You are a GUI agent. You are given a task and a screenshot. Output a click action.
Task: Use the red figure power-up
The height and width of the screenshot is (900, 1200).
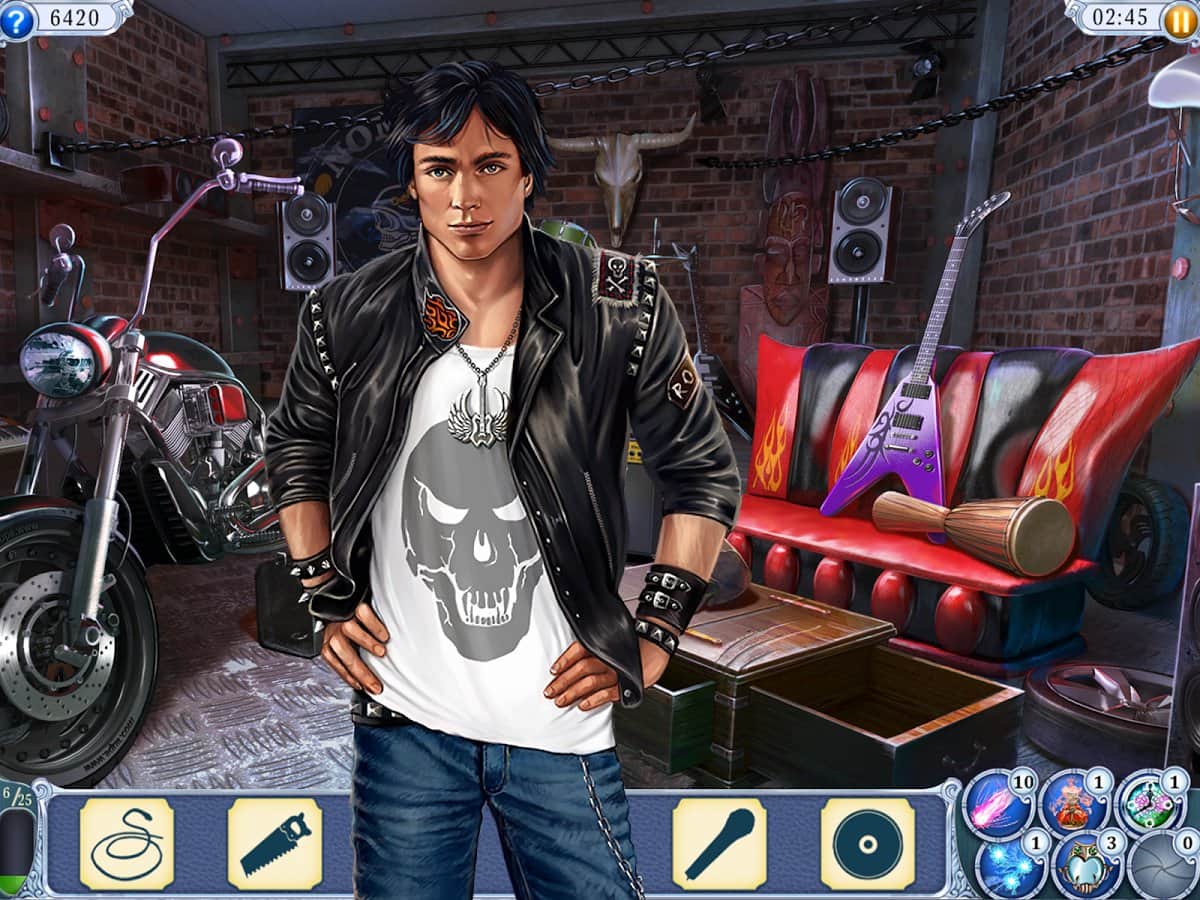click(1071, 804)
